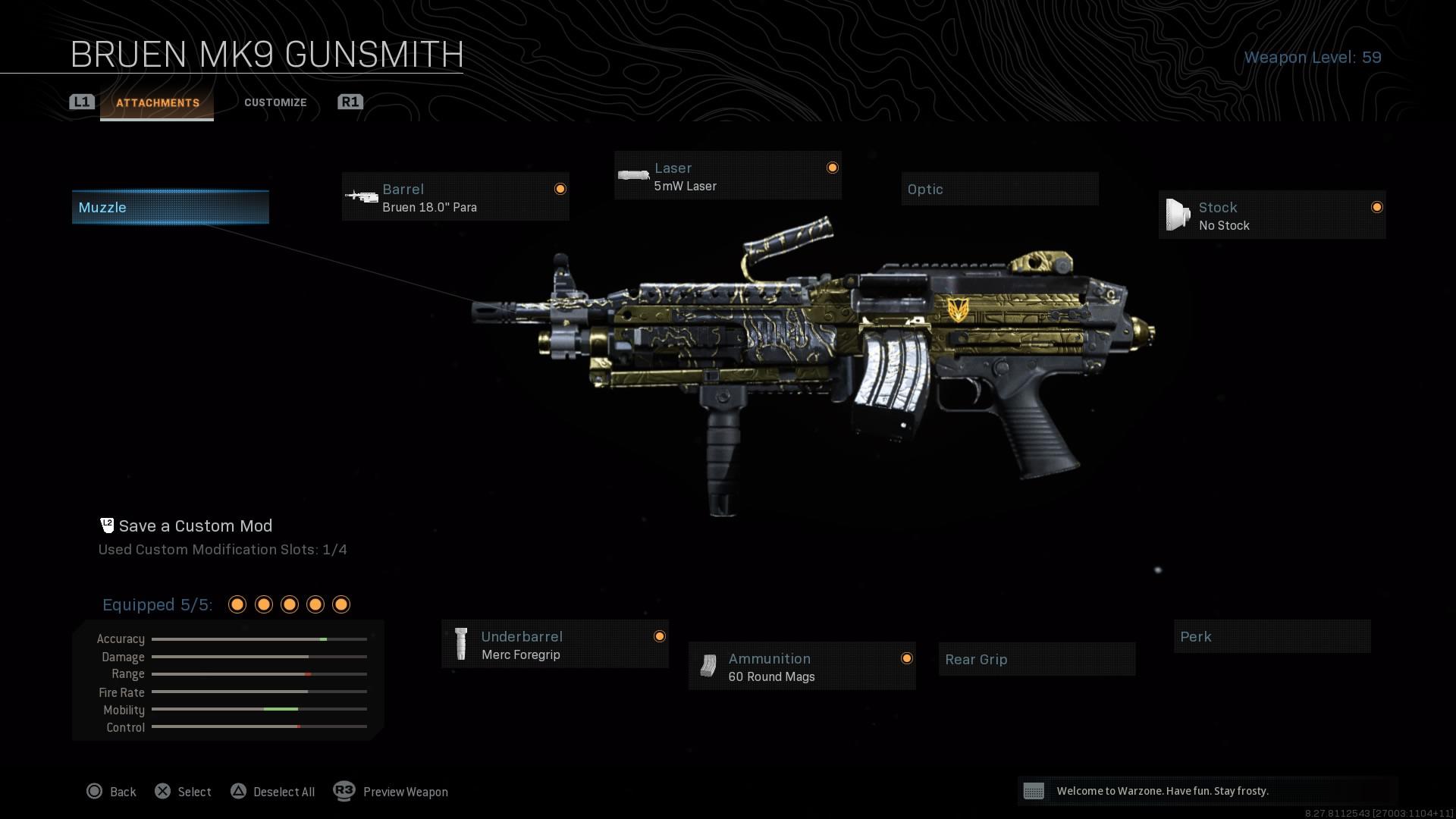Click the Stock equipped status dot
This screenshot has height=819, width=1456.
1376,206
